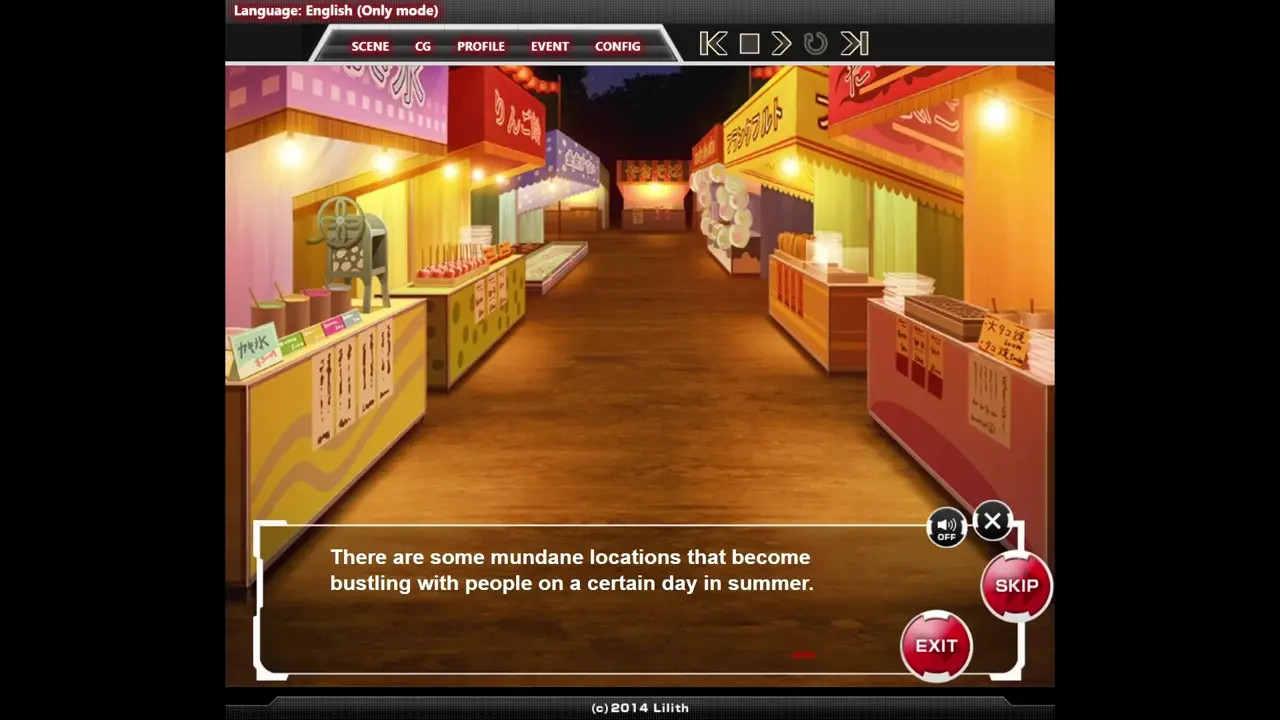Toggle the sound OFF speaker button
This screenshot has height=720, width=1280.
tap(946, 527)
